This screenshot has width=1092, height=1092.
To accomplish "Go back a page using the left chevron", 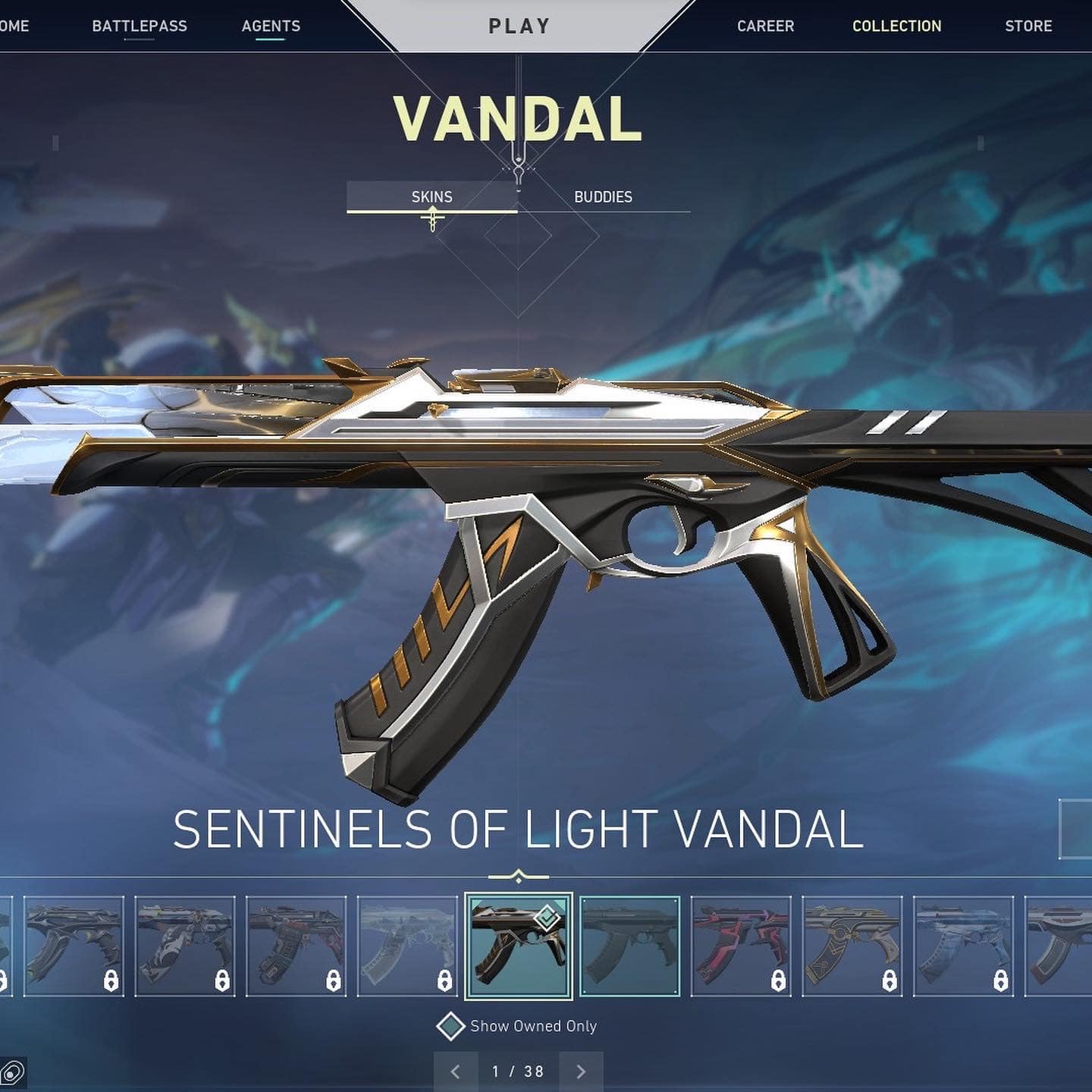I will pos(457,1072).
